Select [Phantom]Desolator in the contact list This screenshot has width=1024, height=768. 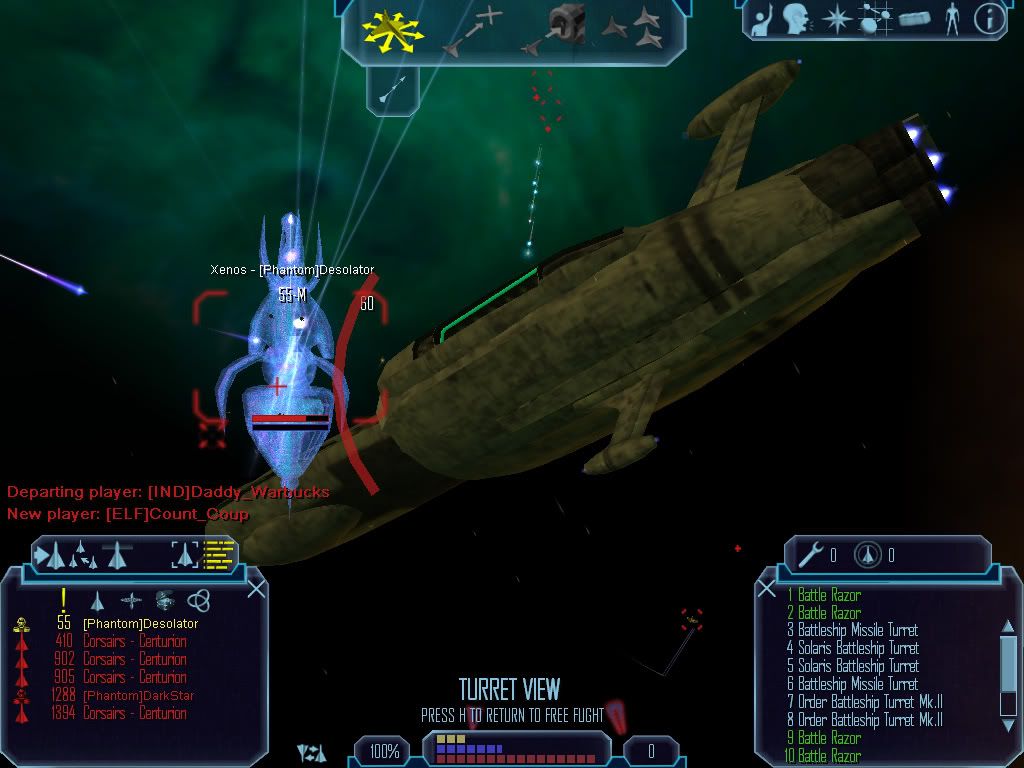pyautogui.click(x=140, y=624)
